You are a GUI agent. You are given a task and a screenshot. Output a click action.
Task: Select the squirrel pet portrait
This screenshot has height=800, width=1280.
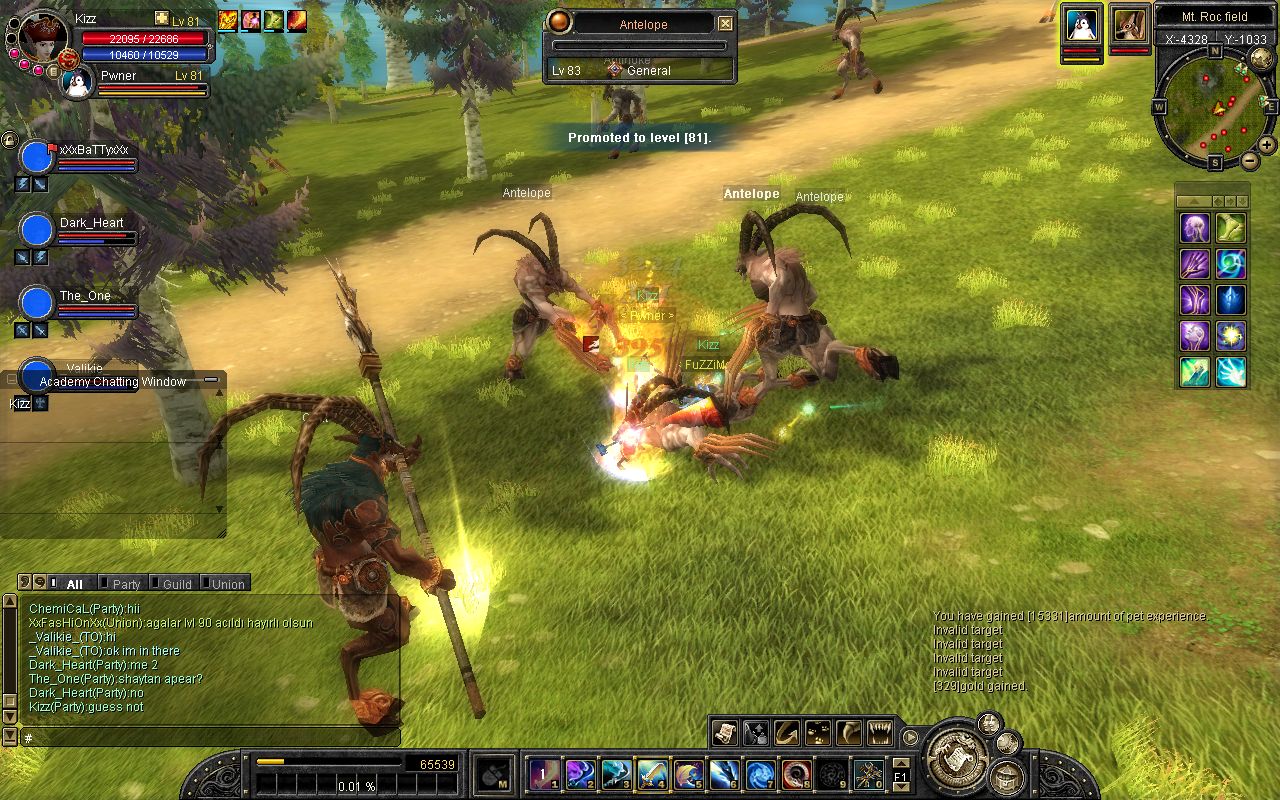click(x=1129, y=25)
